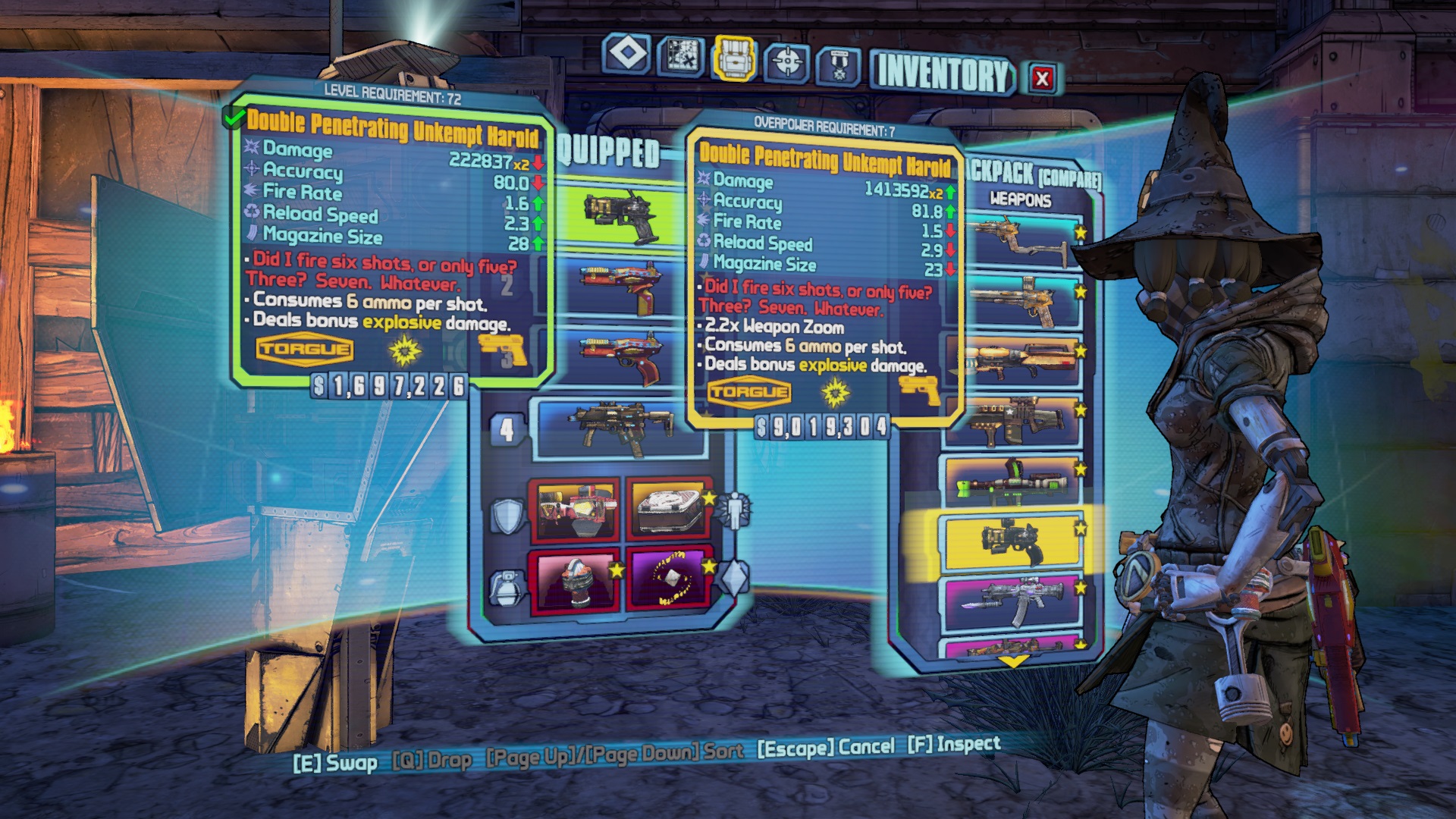Choose the SMG in weapon slot 4
Image resolution: width=1456 pixels, height=819 pixels.
tap(622, 428)
